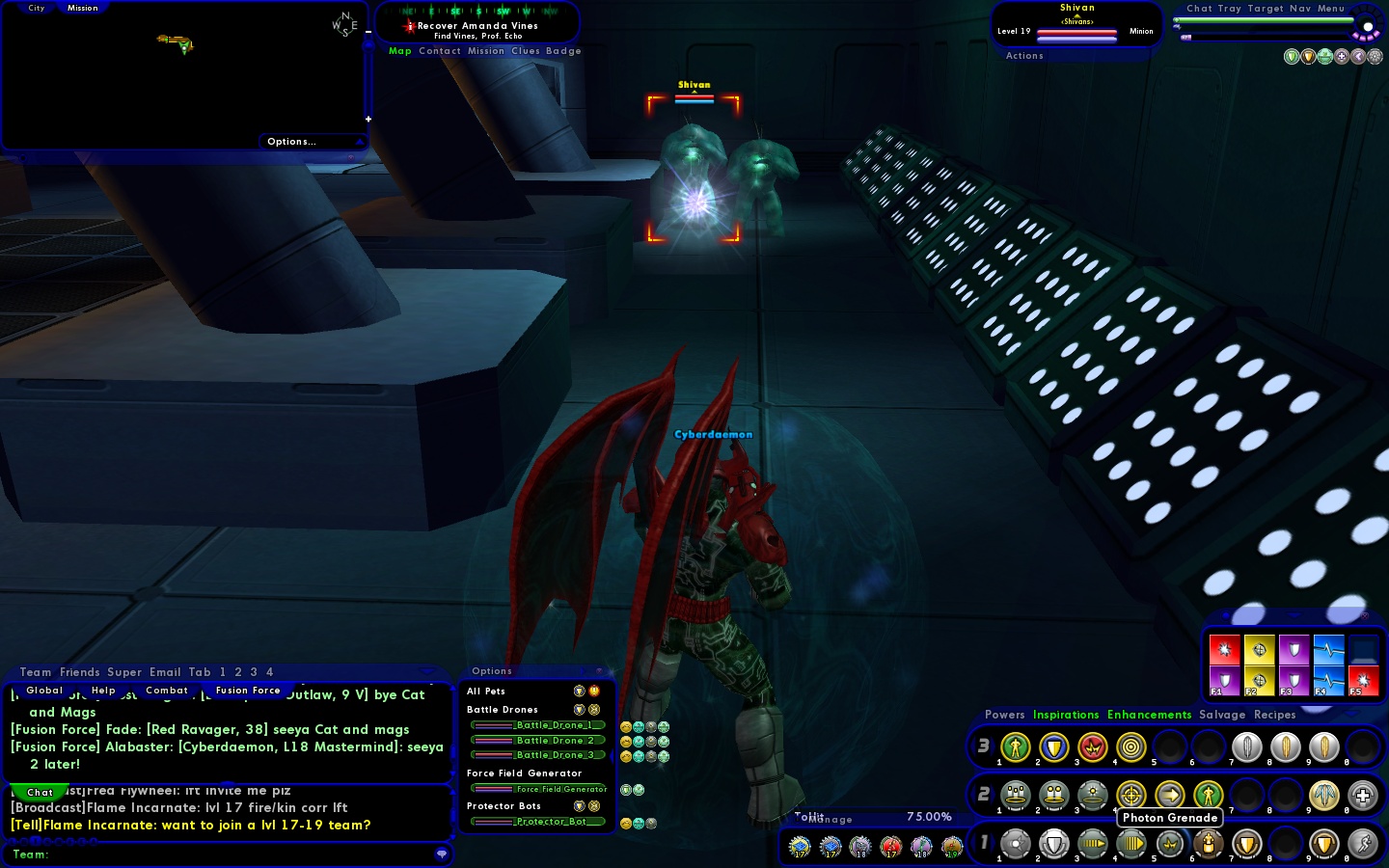The image size is (1389, 868).
Task: Show the Enhancements window
Action: [x=1149, y=715]
